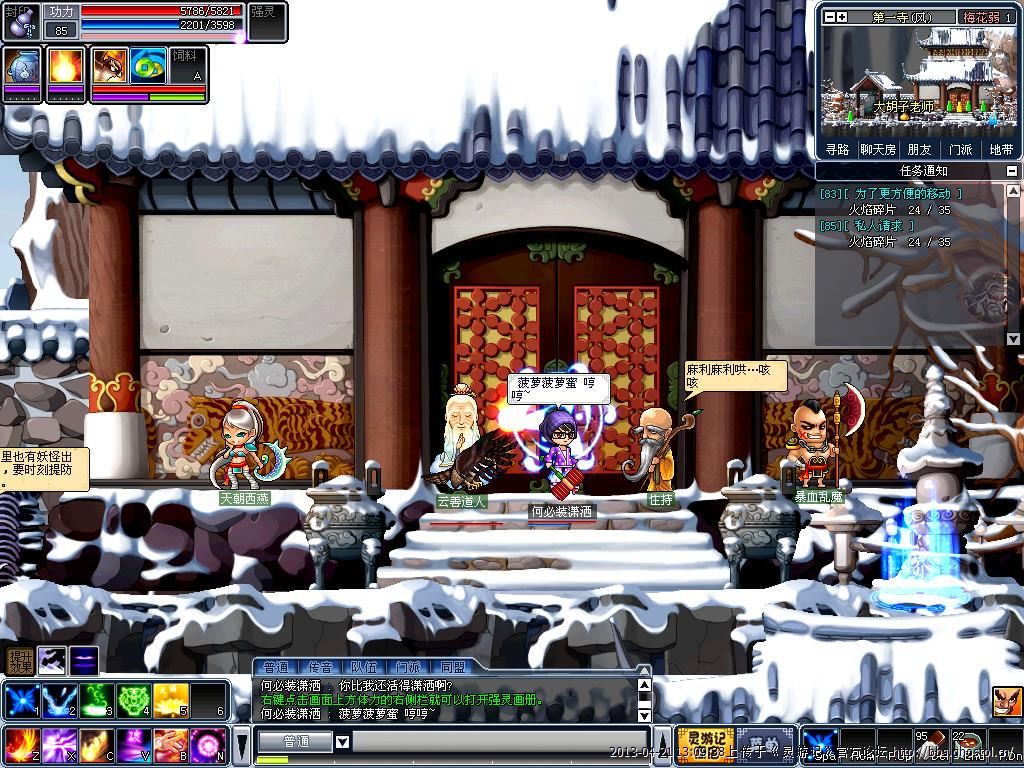1024x768 pixels.
Task: Switch to the 传音 chat tab
Action: coord(320,667)
